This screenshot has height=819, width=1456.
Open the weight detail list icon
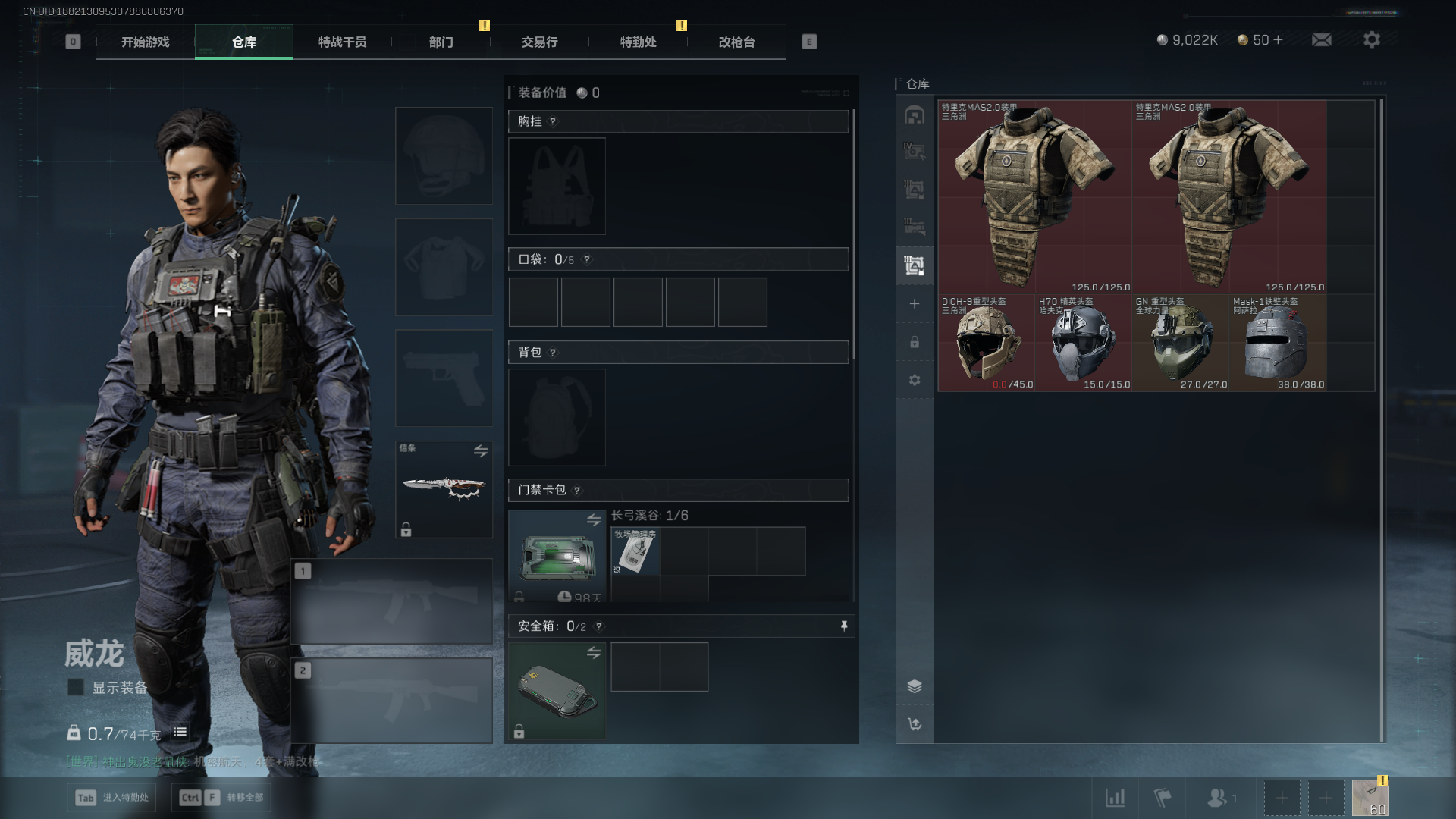[x=180, y=732]
